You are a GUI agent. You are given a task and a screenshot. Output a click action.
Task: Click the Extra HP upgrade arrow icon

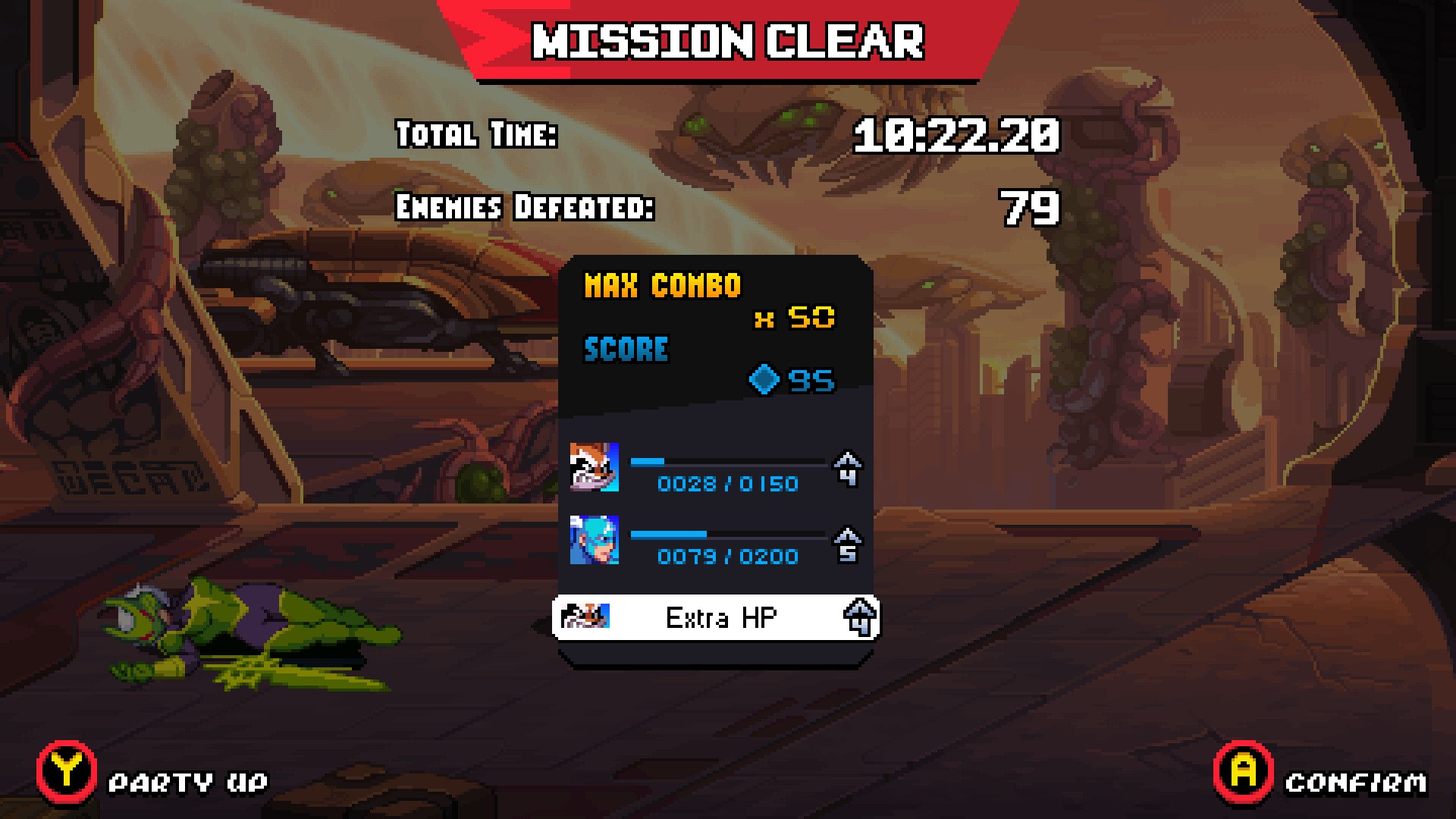click(x=863, y=618)
